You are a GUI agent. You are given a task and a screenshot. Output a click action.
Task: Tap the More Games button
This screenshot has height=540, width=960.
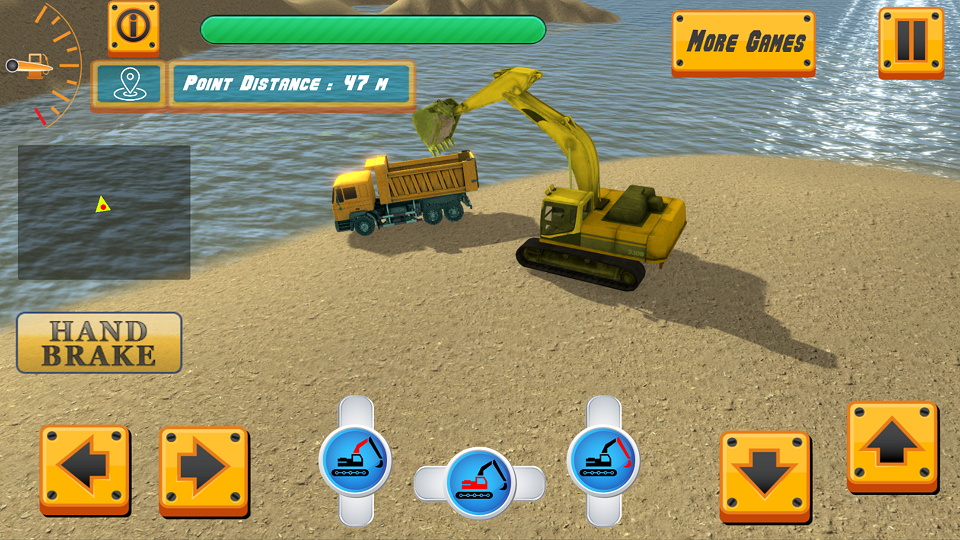[x=743, y=42]
